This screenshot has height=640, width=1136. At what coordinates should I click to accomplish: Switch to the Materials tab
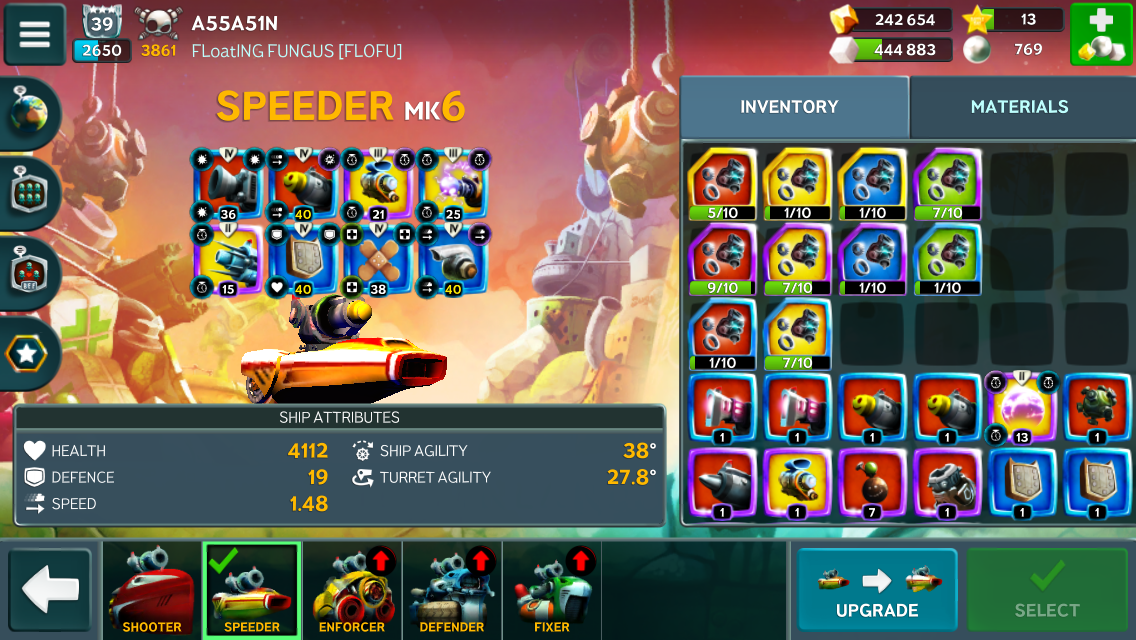(x=1019, y=107)
